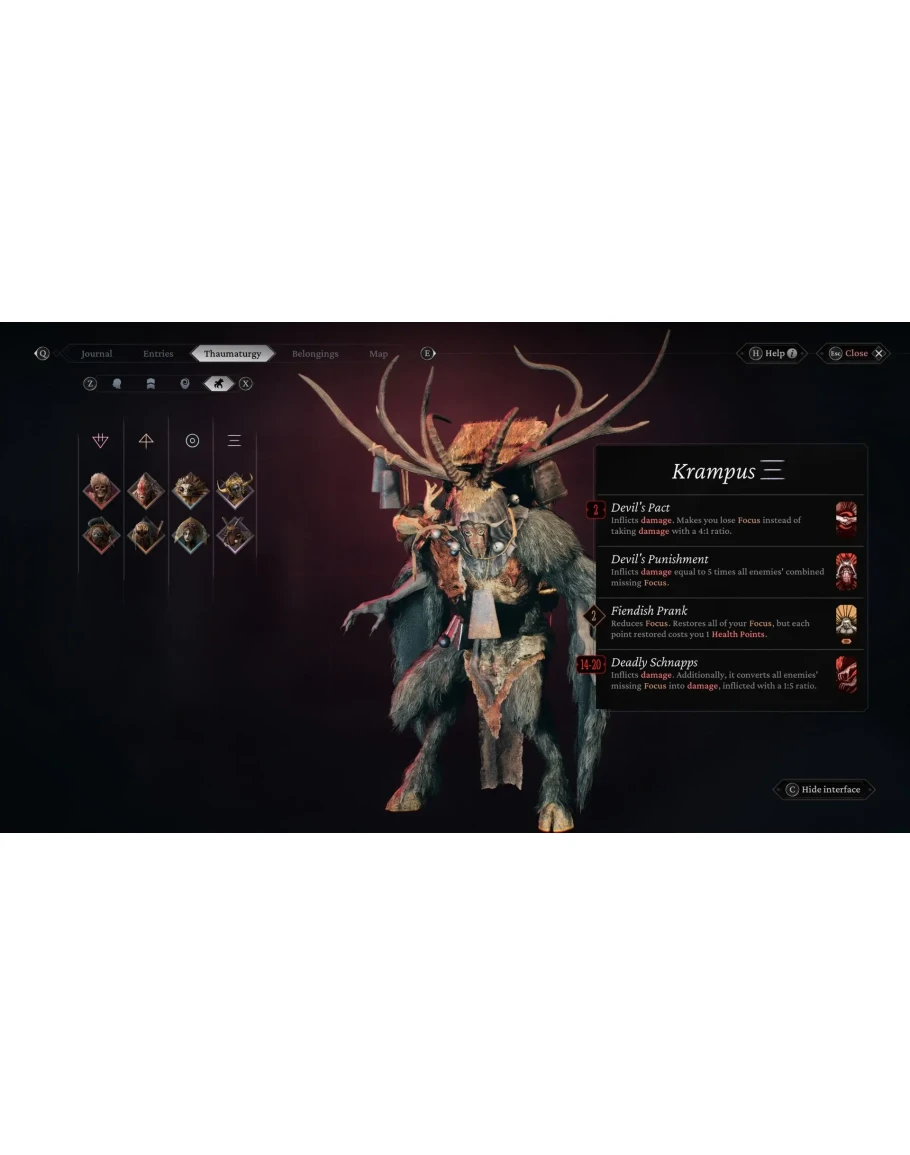Choose the Fiendish Prank ability
Screen dimensions: 910x1155
tap(722, 623)
